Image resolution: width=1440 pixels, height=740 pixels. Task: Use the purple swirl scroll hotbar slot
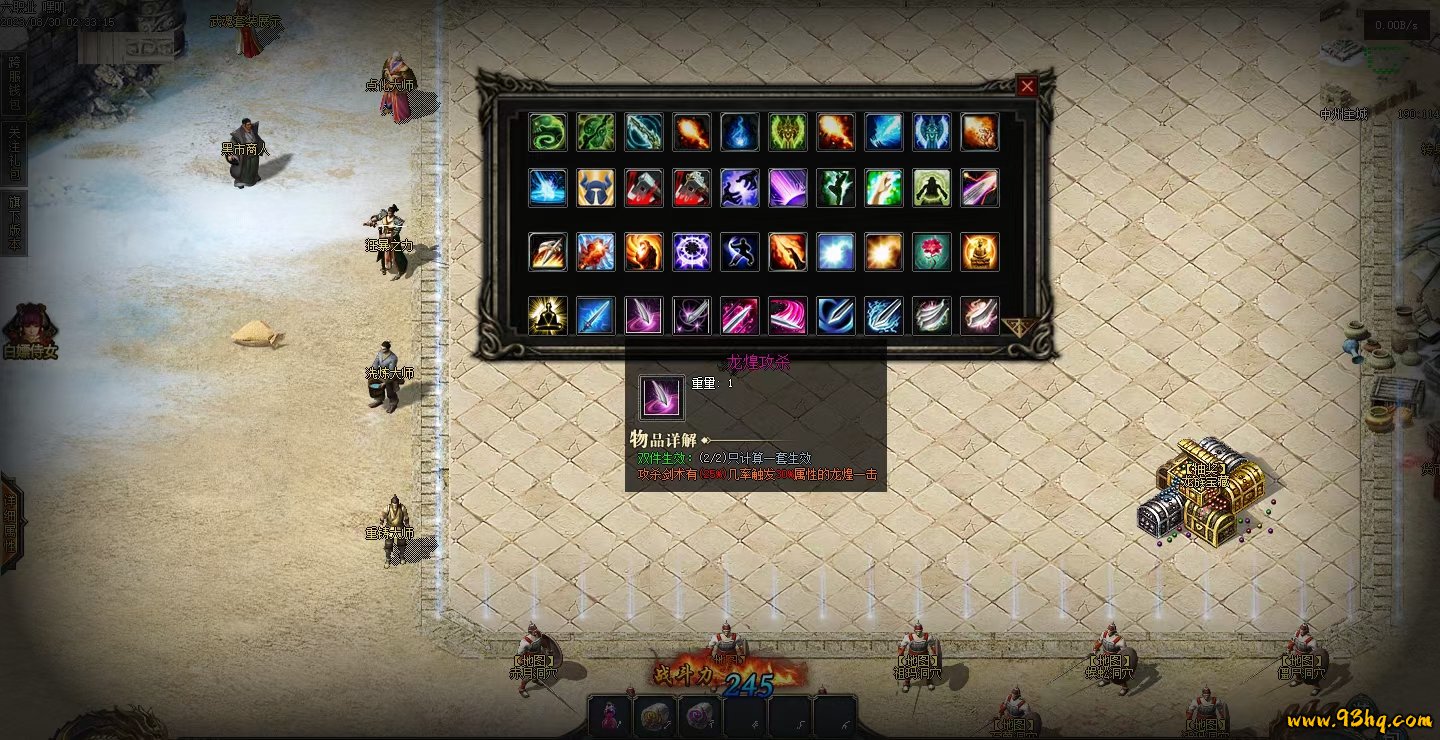pos(699,717)
